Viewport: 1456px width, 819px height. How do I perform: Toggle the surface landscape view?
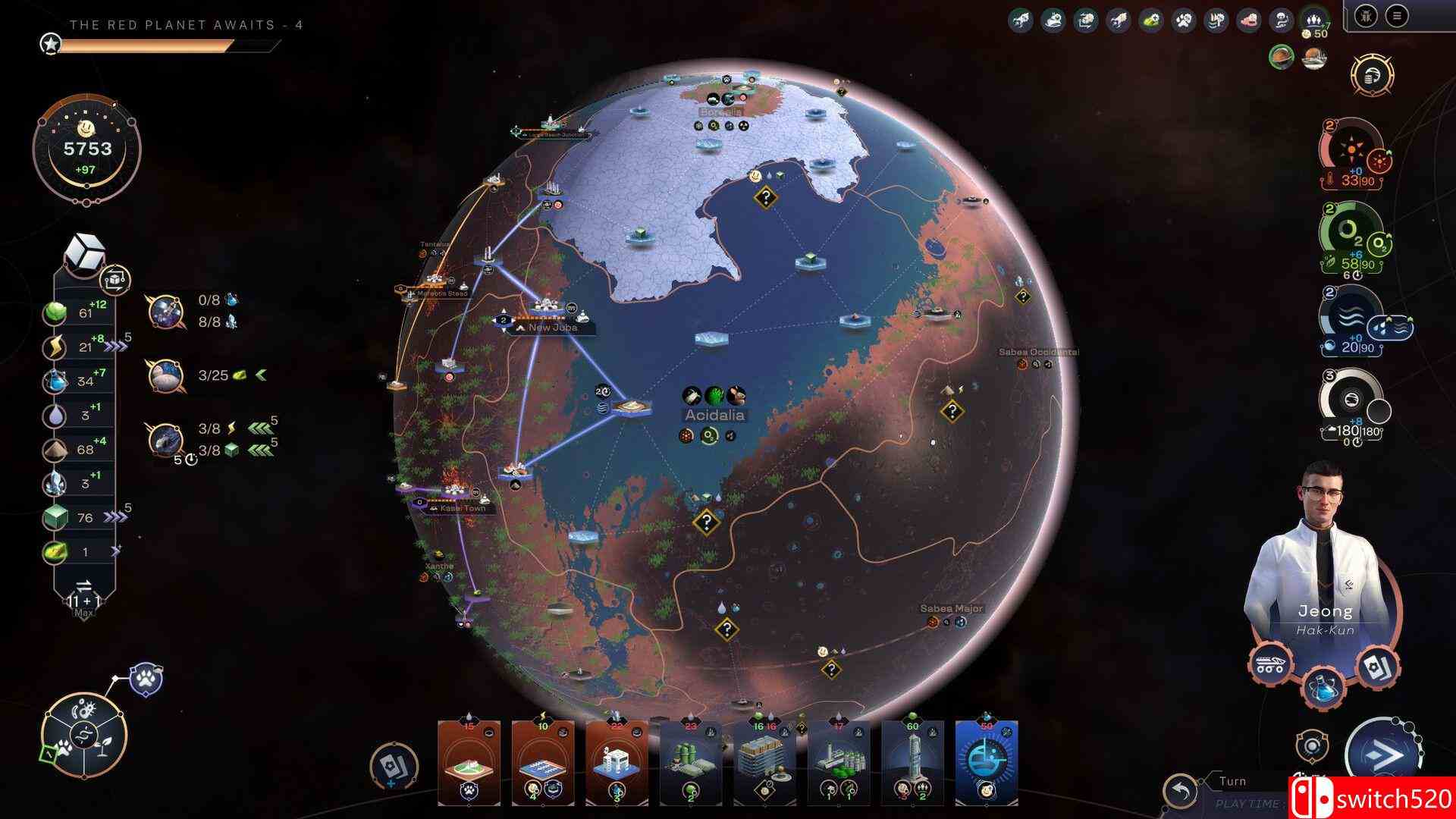pyautogui.click(x=1313, y=58)
